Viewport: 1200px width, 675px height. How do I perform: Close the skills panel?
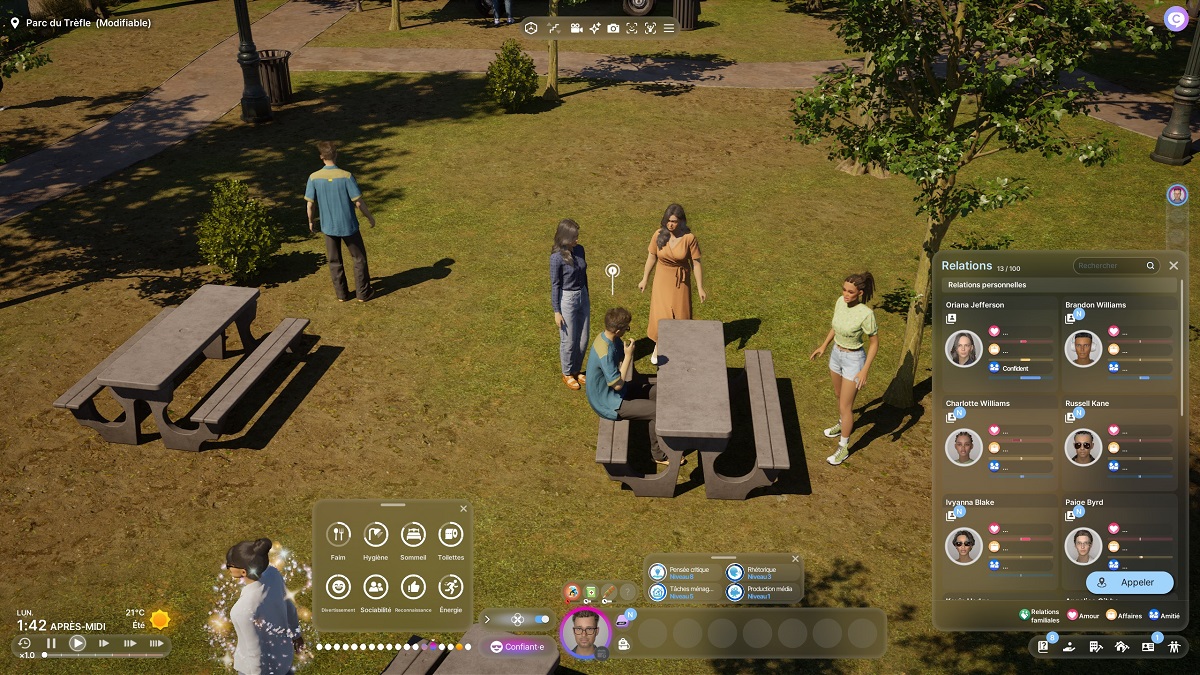click(x=795, y=559)
